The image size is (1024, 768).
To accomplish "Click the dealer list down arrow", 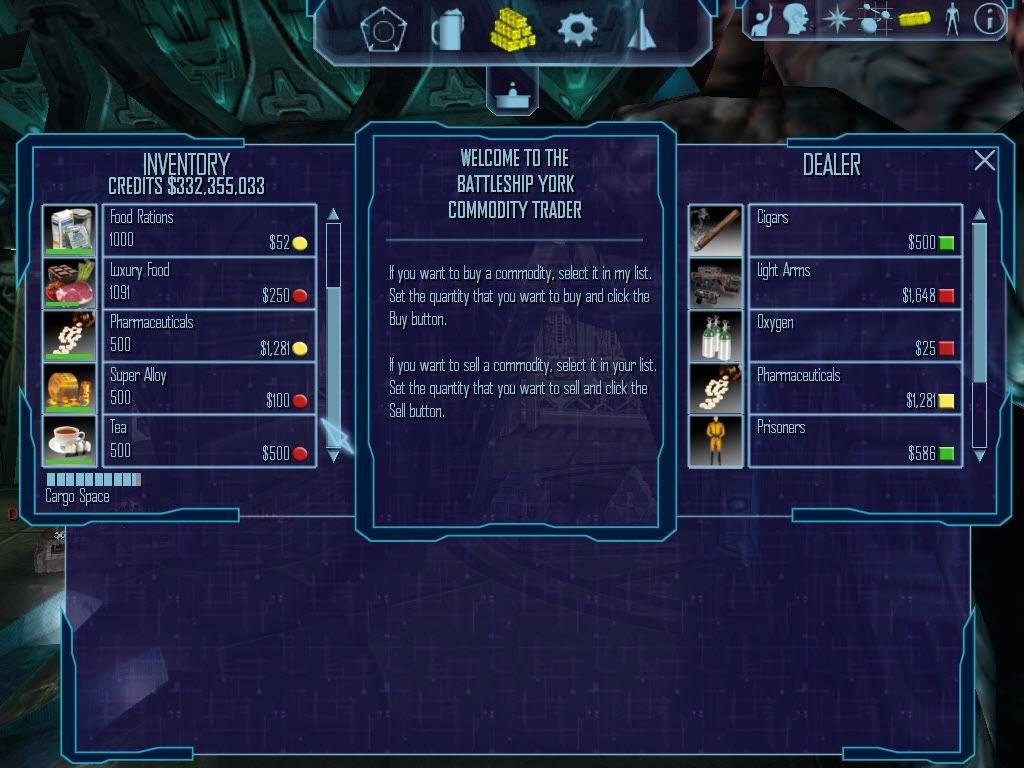I will pyautogui.click(x=980, y=456).
